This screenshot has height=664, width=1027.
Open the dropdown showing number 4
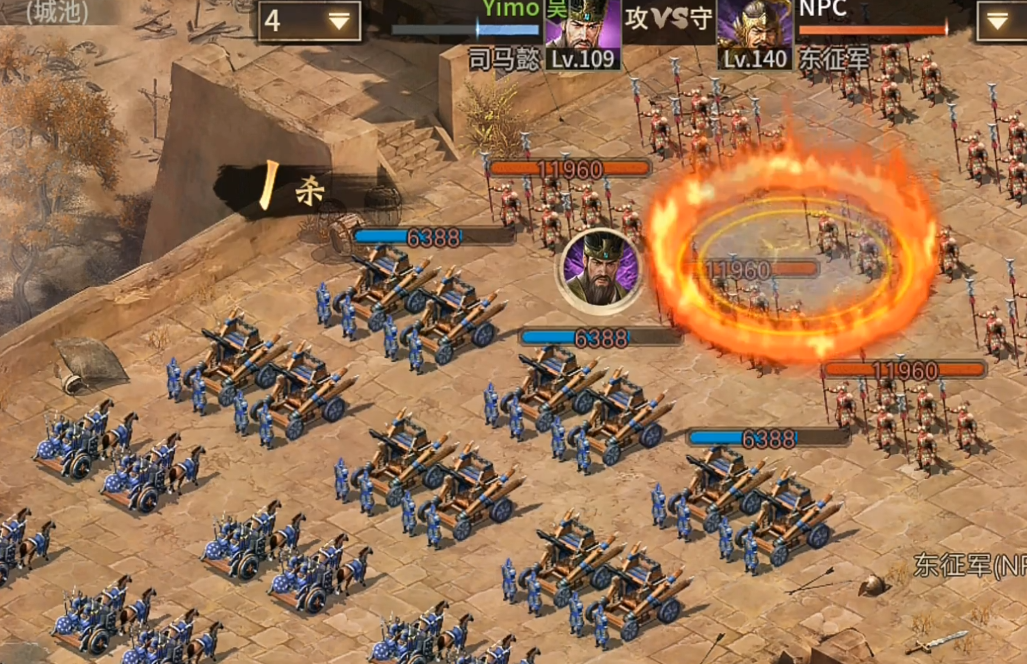click(309, 21)
